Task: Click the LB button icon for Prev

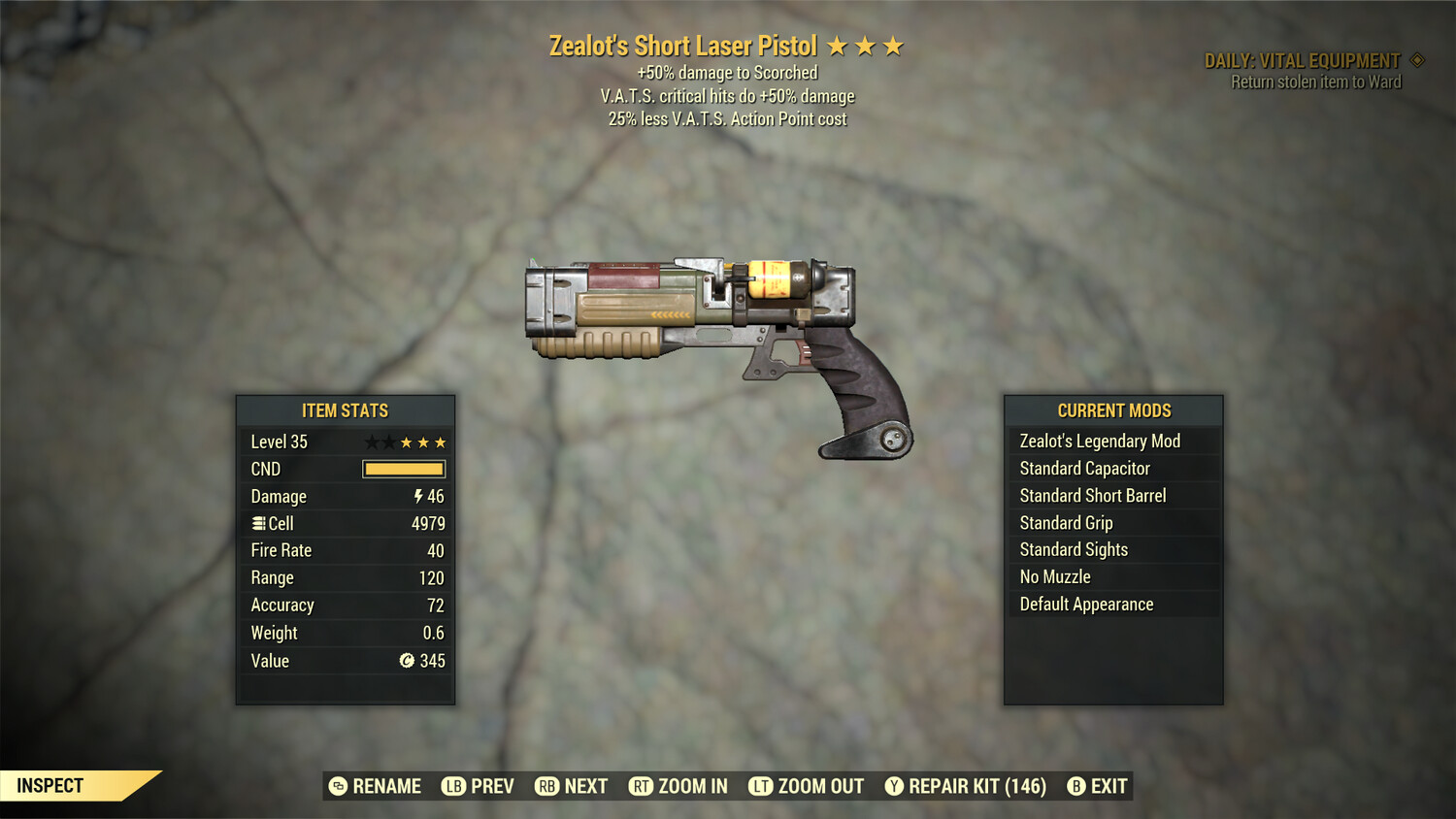Action: pyautogui.click(x=452, y=786)
